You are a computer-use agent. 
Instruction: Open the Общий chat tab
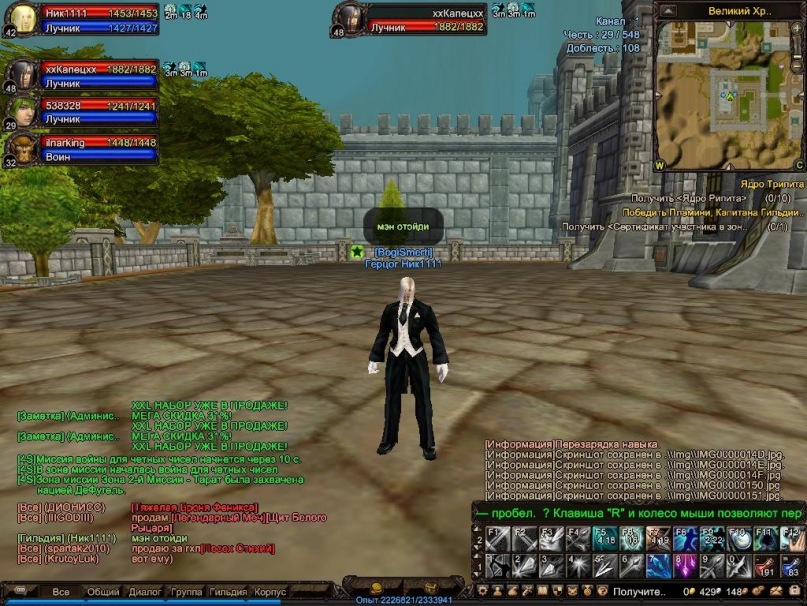click(x=103, y=592)
